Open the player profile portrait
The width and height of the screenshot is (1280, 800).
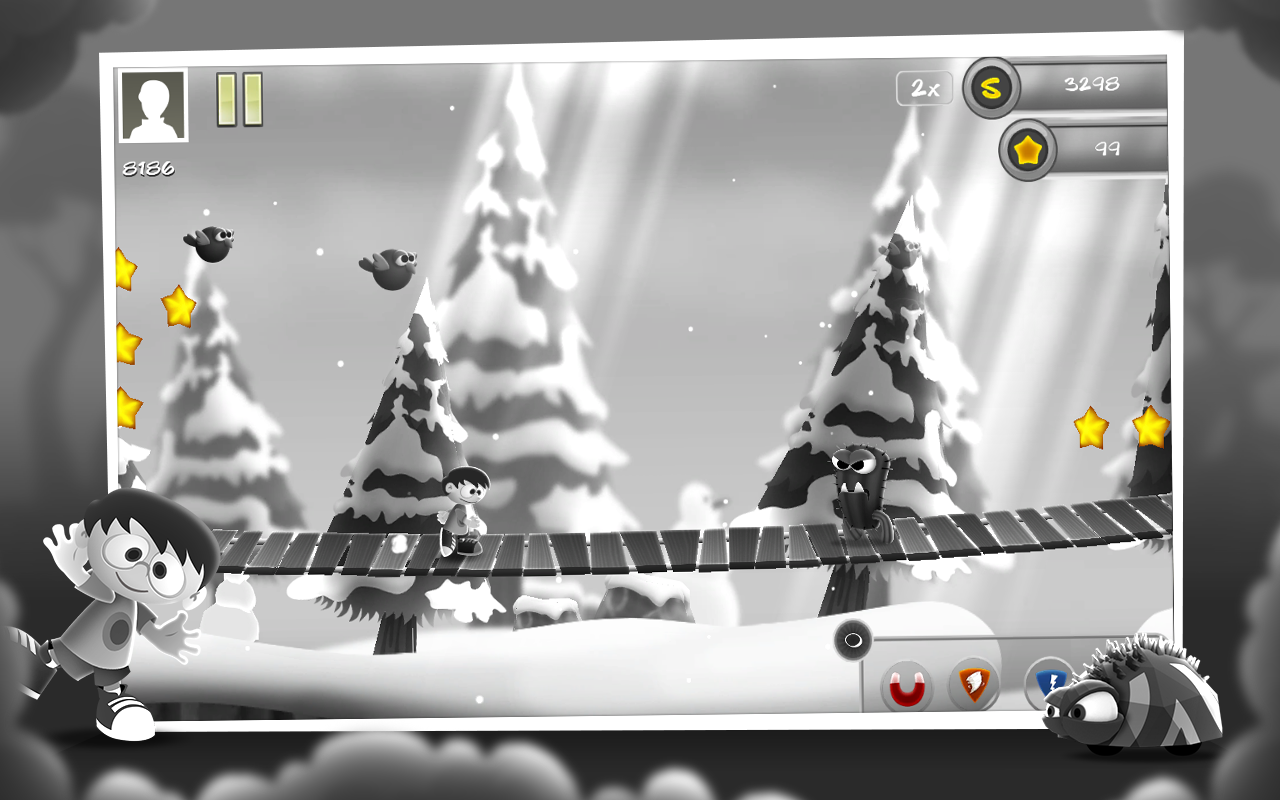coord(153,105)
